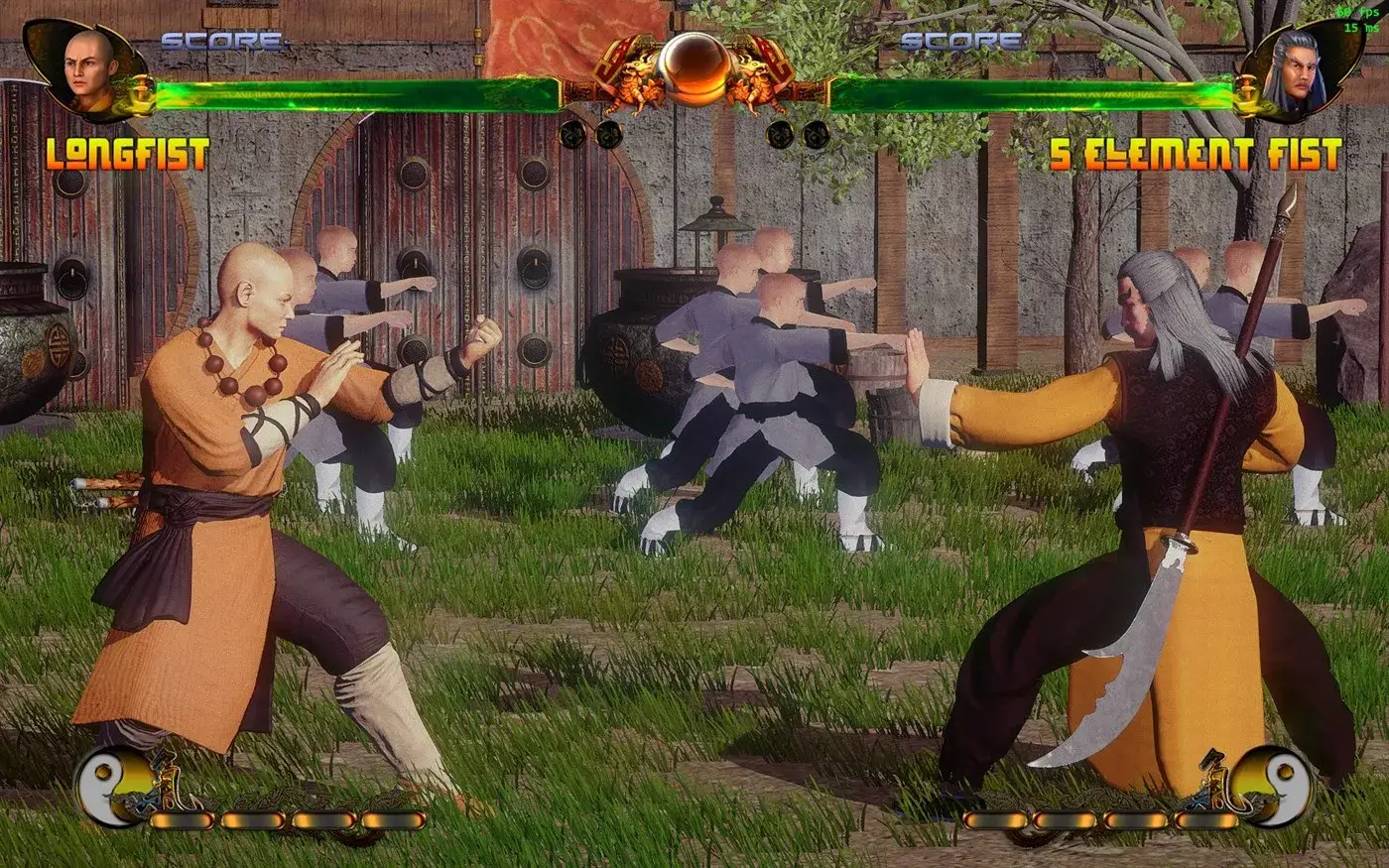The height and width of the screenshot is (868, 1389).
Task: Click the 5 Element Fist fighter's portrait
Action: point(1302,66)
